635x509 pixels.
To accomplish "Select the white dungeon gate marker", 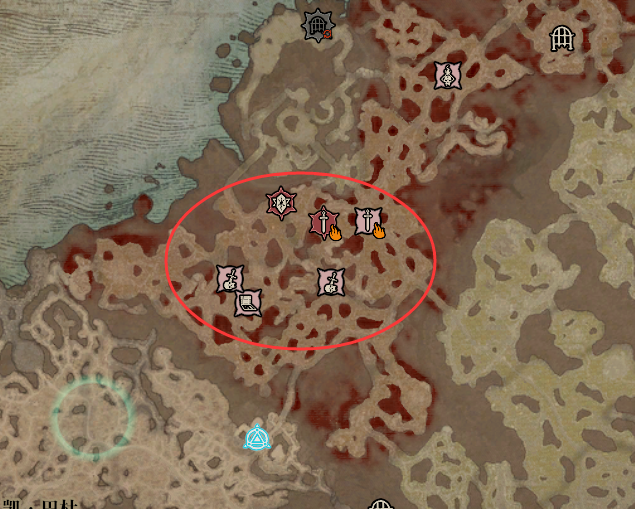I will [x=563, y=39].
